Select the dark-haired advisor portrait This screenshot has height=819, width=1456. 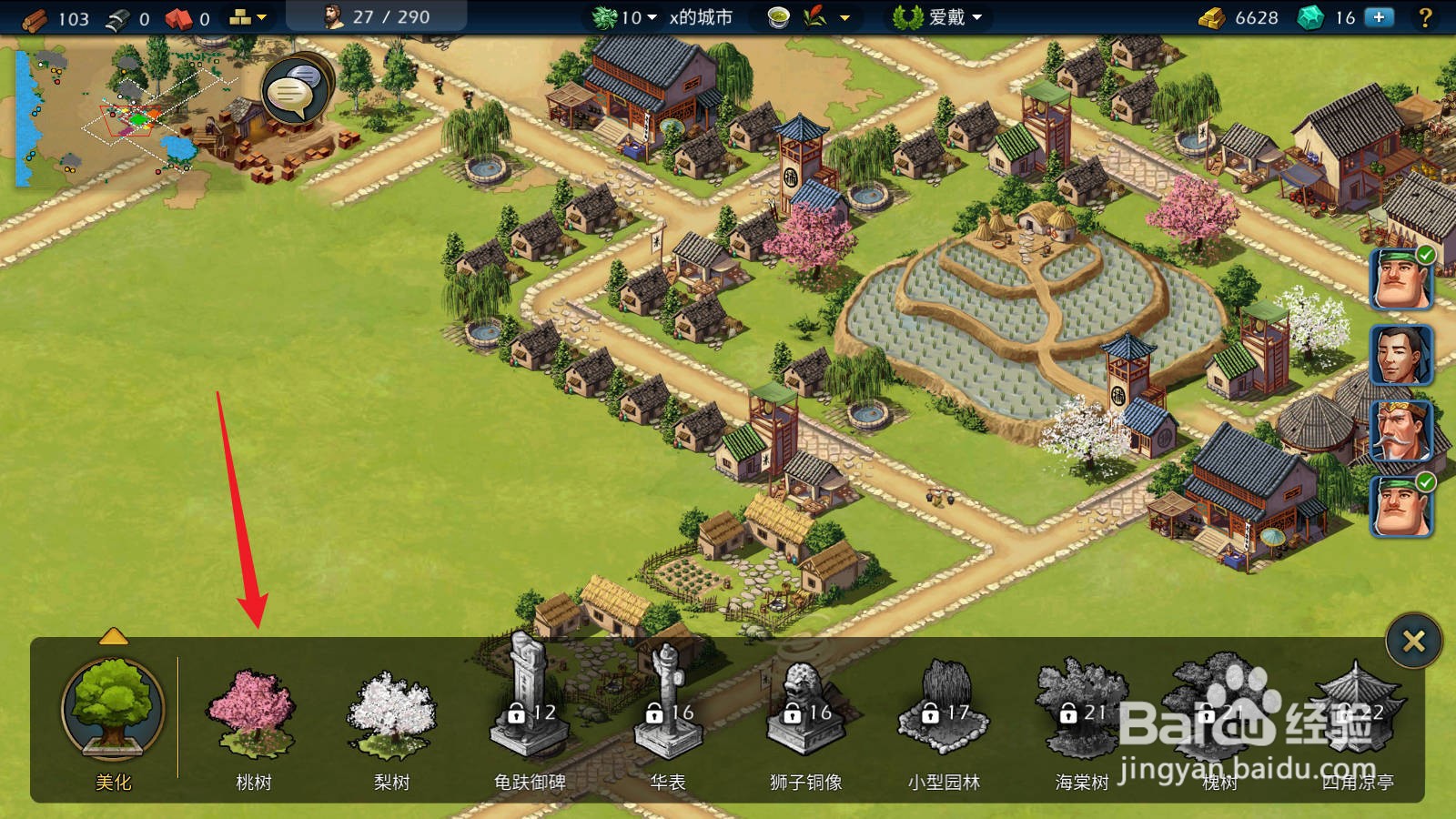click(x=1400, y=354)
